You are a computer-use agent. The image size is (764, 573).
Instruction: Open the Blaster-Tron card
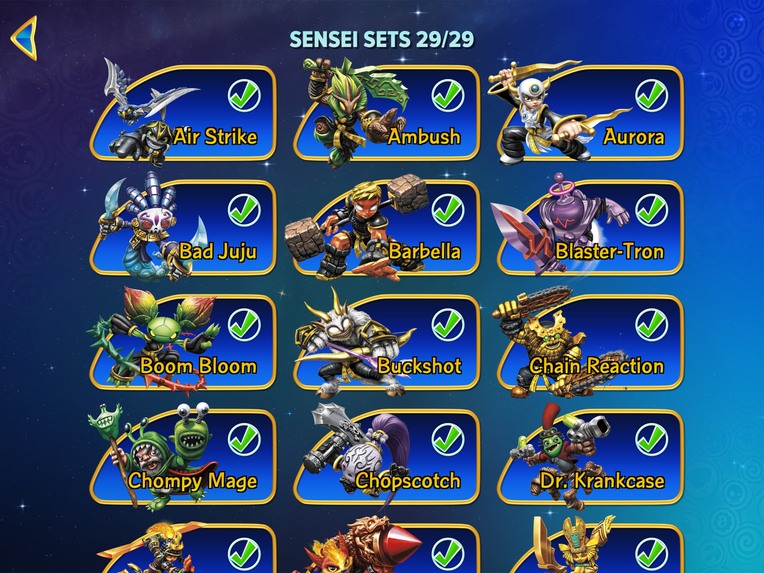(592, 228)
